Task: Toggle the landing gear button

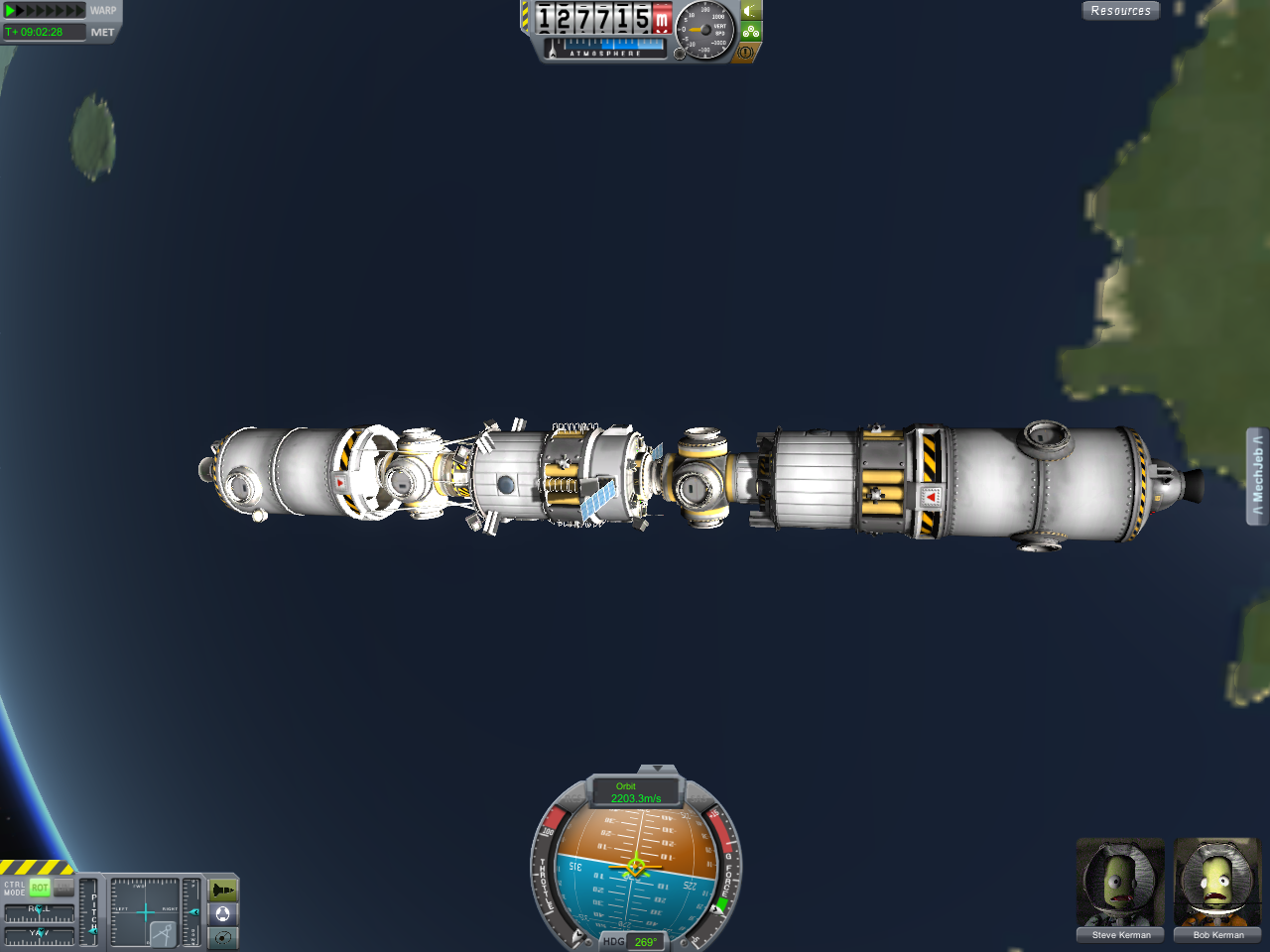Action: 751,32
